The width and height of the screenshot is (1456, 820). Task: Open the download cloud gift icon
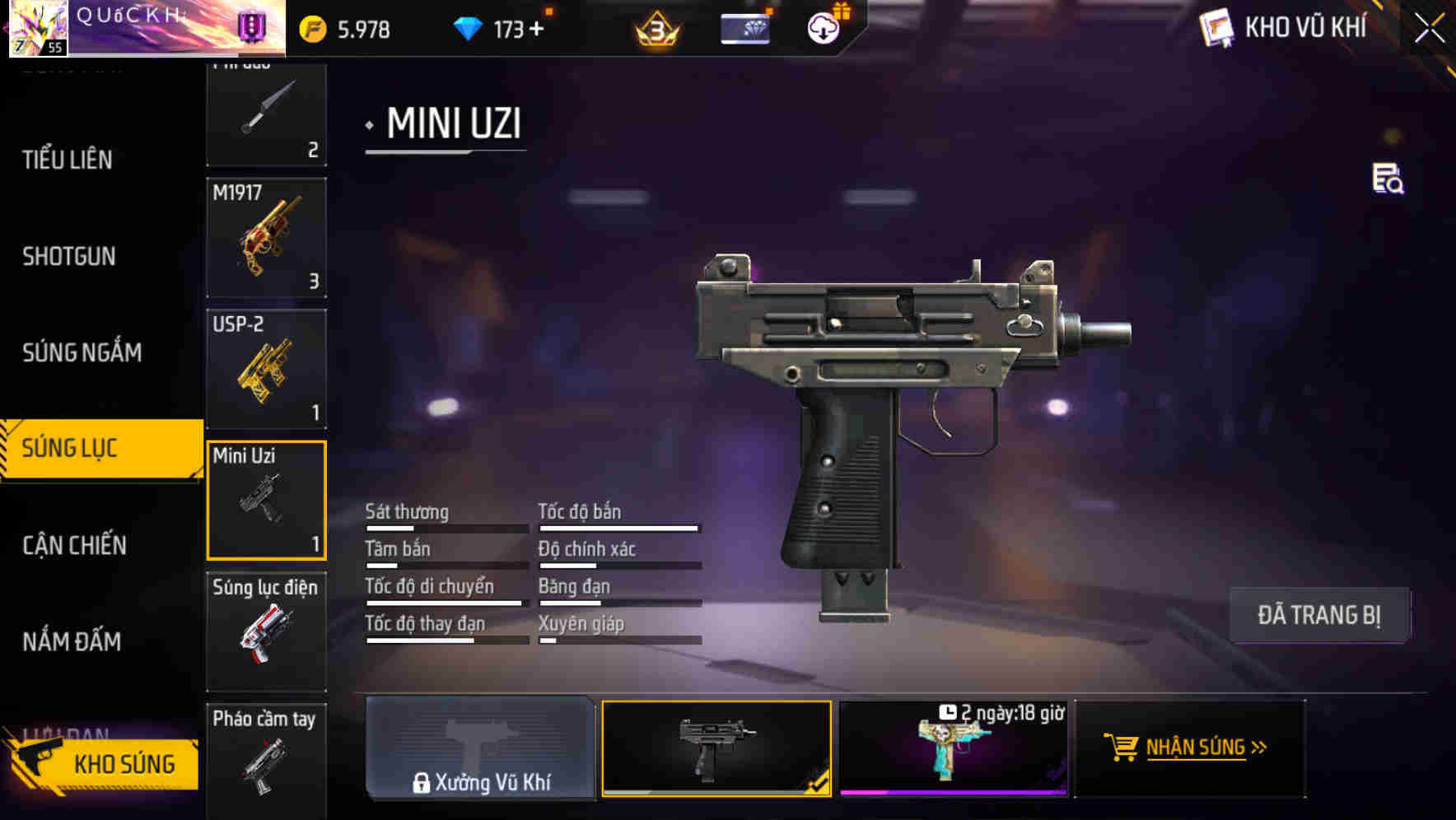[824, 28]
